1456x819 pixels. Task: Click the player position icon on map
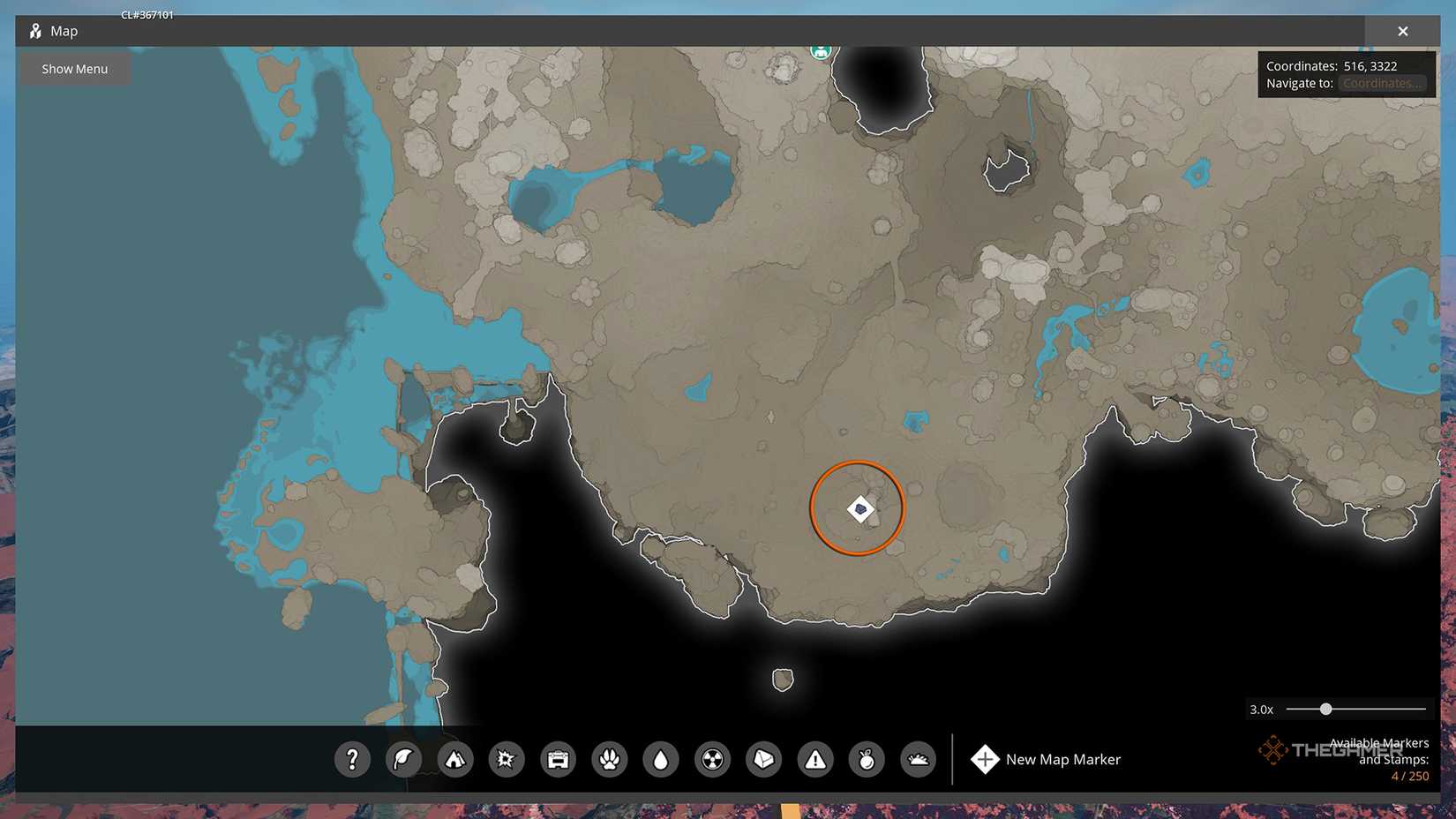pyautogui.click(x=821, y=50)
